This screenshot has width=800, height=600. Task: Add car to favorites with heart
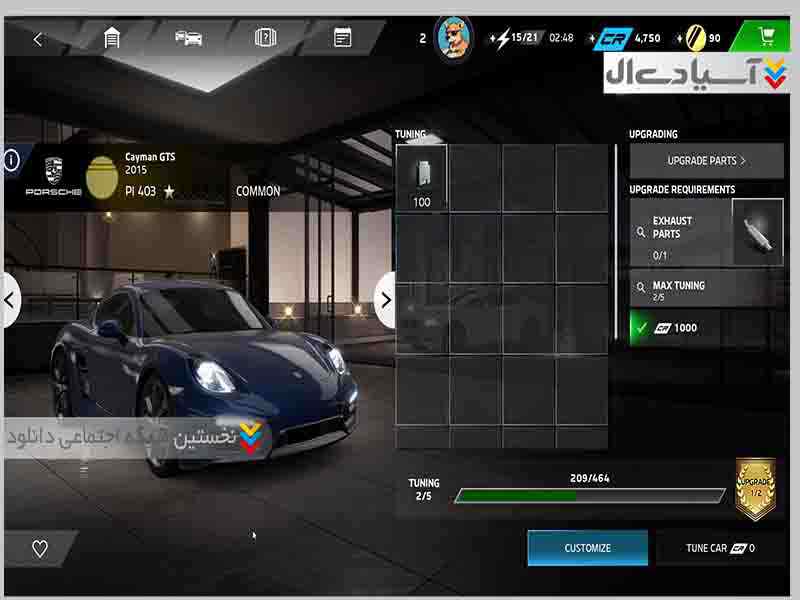[40, 548]
